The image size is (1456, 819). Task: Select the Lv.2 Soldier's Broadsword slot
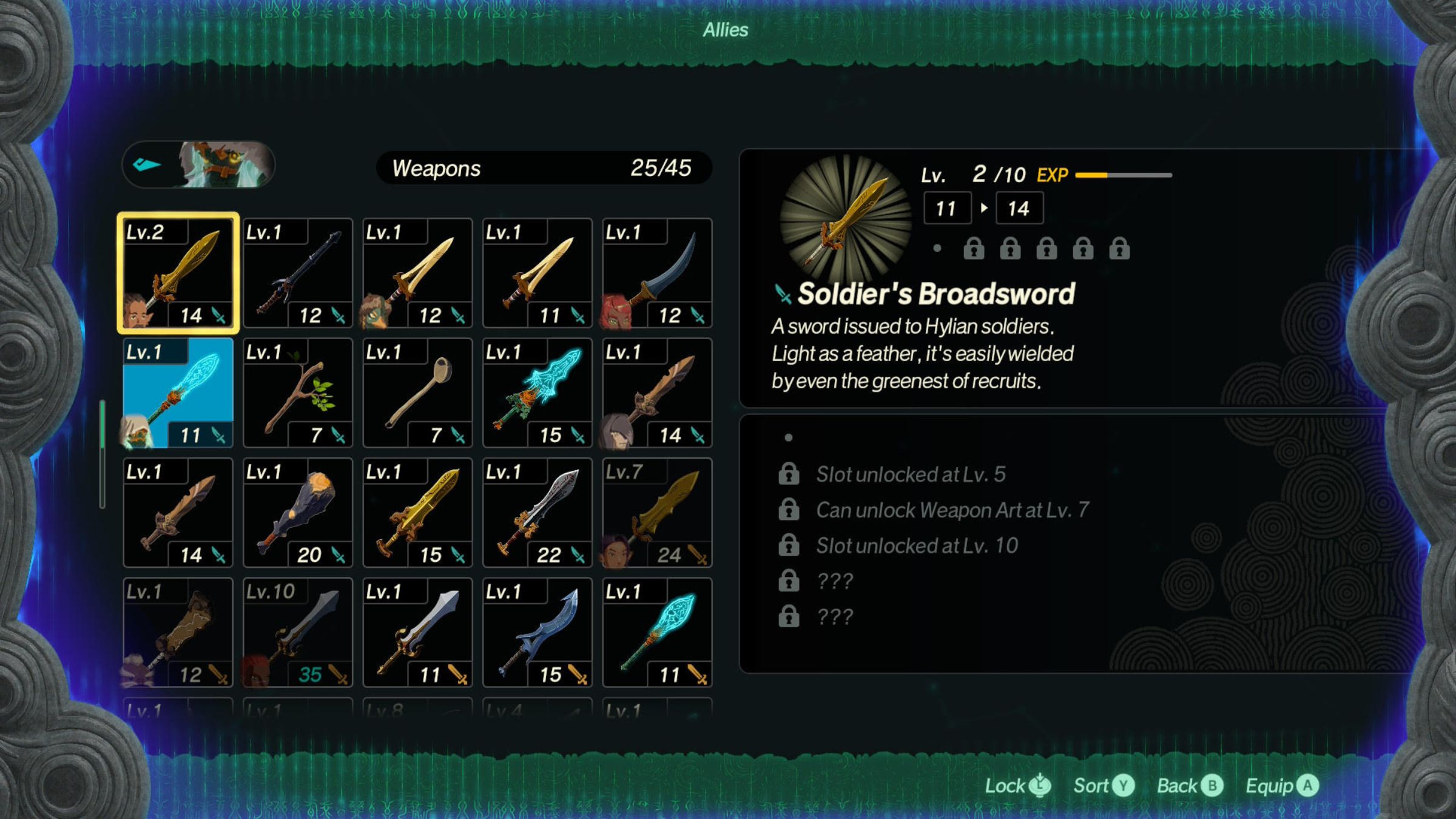pos(178,273)
